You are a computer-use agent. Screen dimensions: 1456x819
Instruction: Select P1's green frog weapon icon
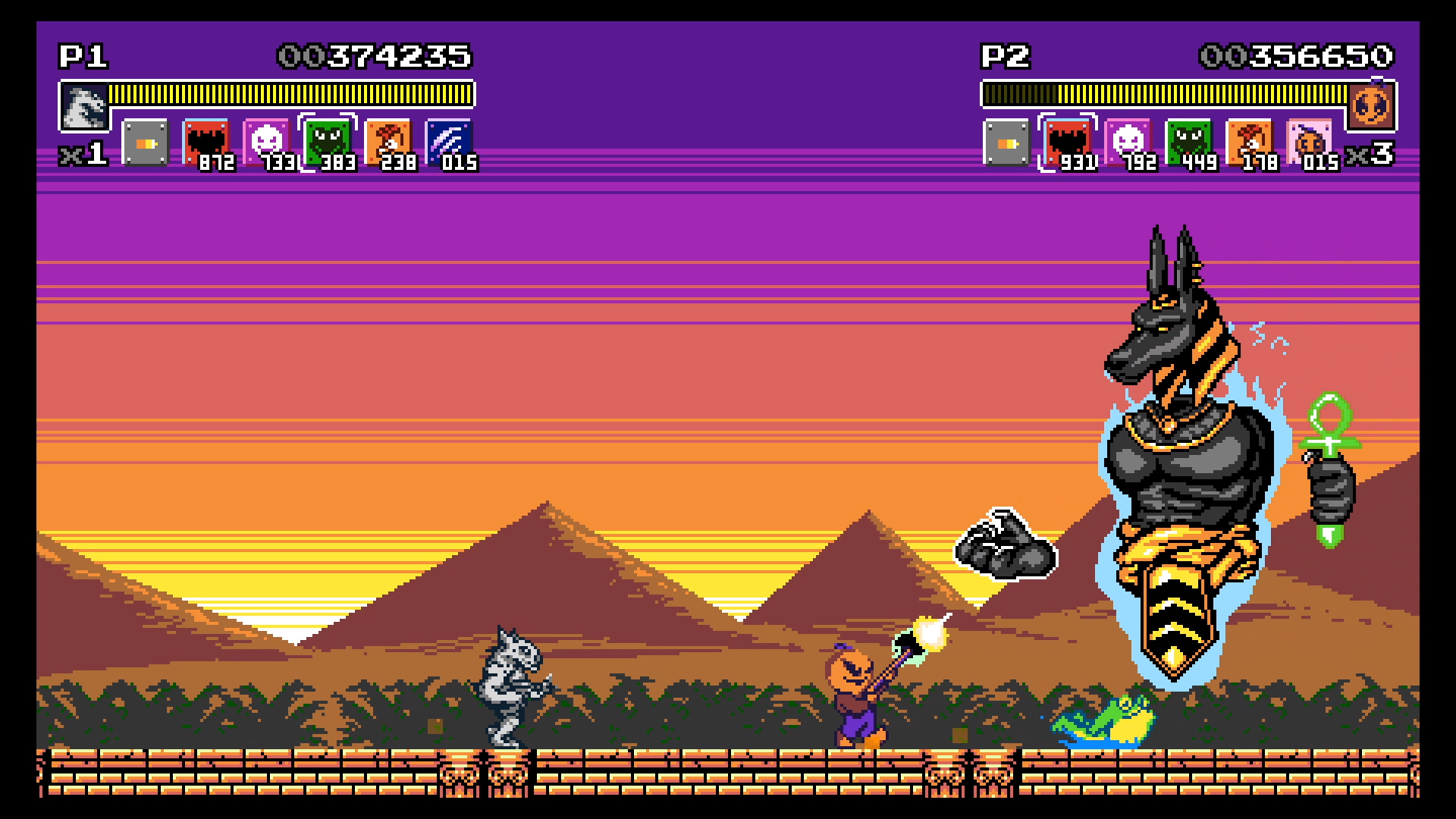tap(327, 142)
